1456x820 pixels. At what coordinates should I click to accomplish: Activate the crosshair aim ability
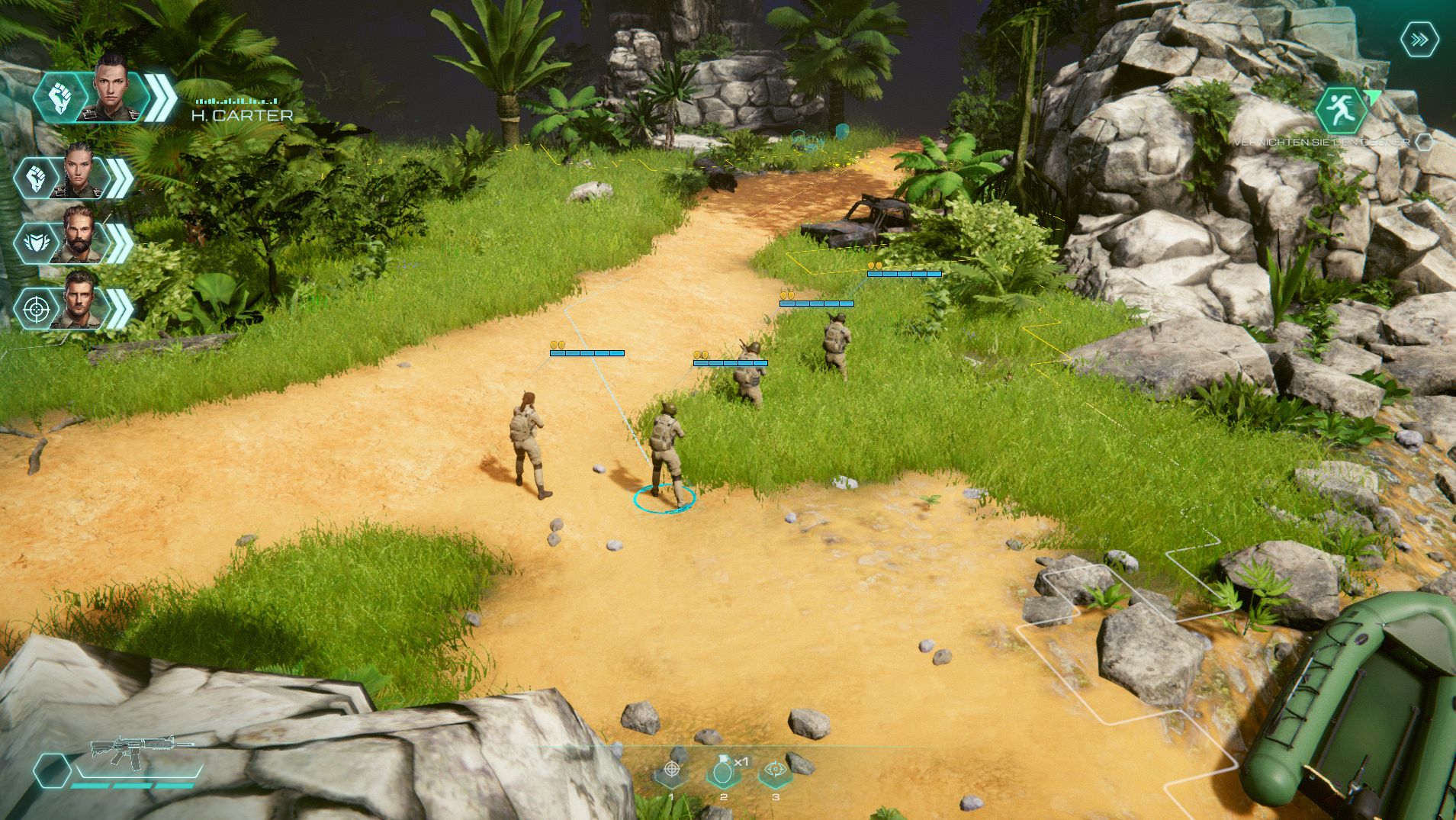click(x=672, y=770)
